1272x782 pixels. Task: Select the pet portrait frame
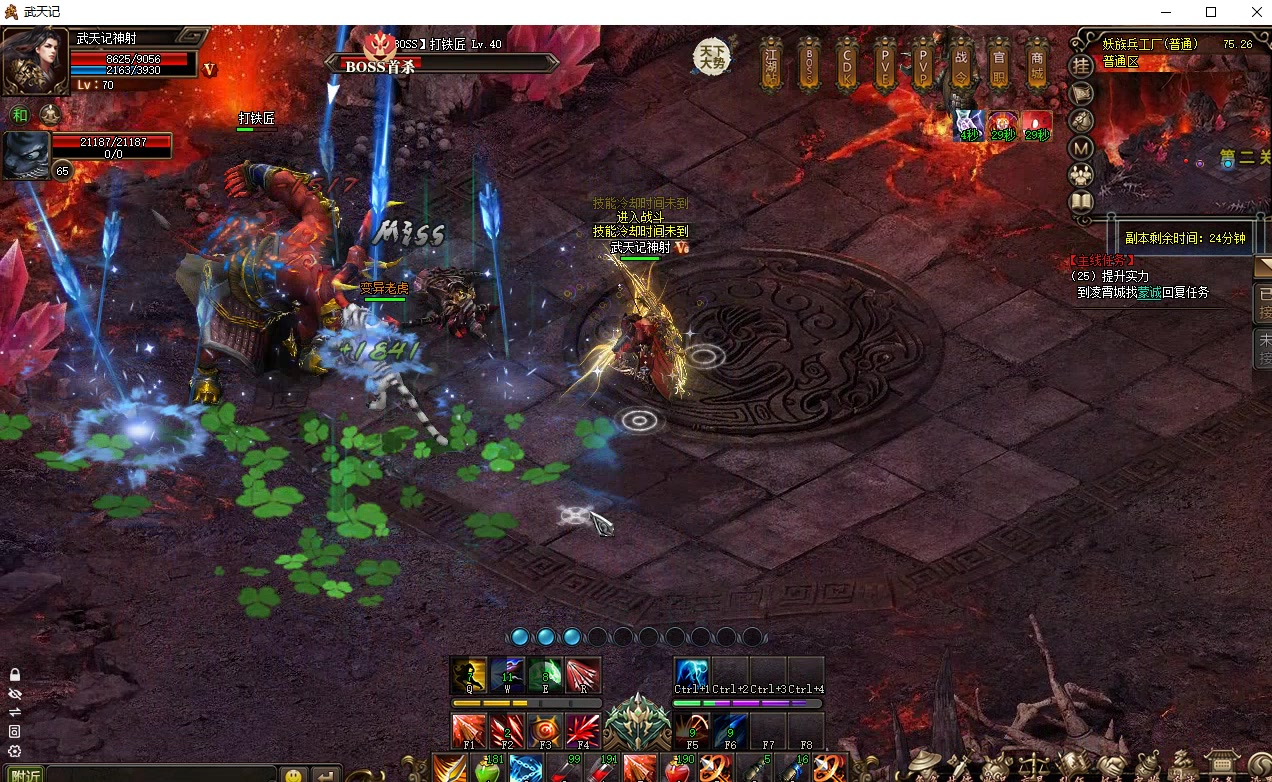(25, 155)
